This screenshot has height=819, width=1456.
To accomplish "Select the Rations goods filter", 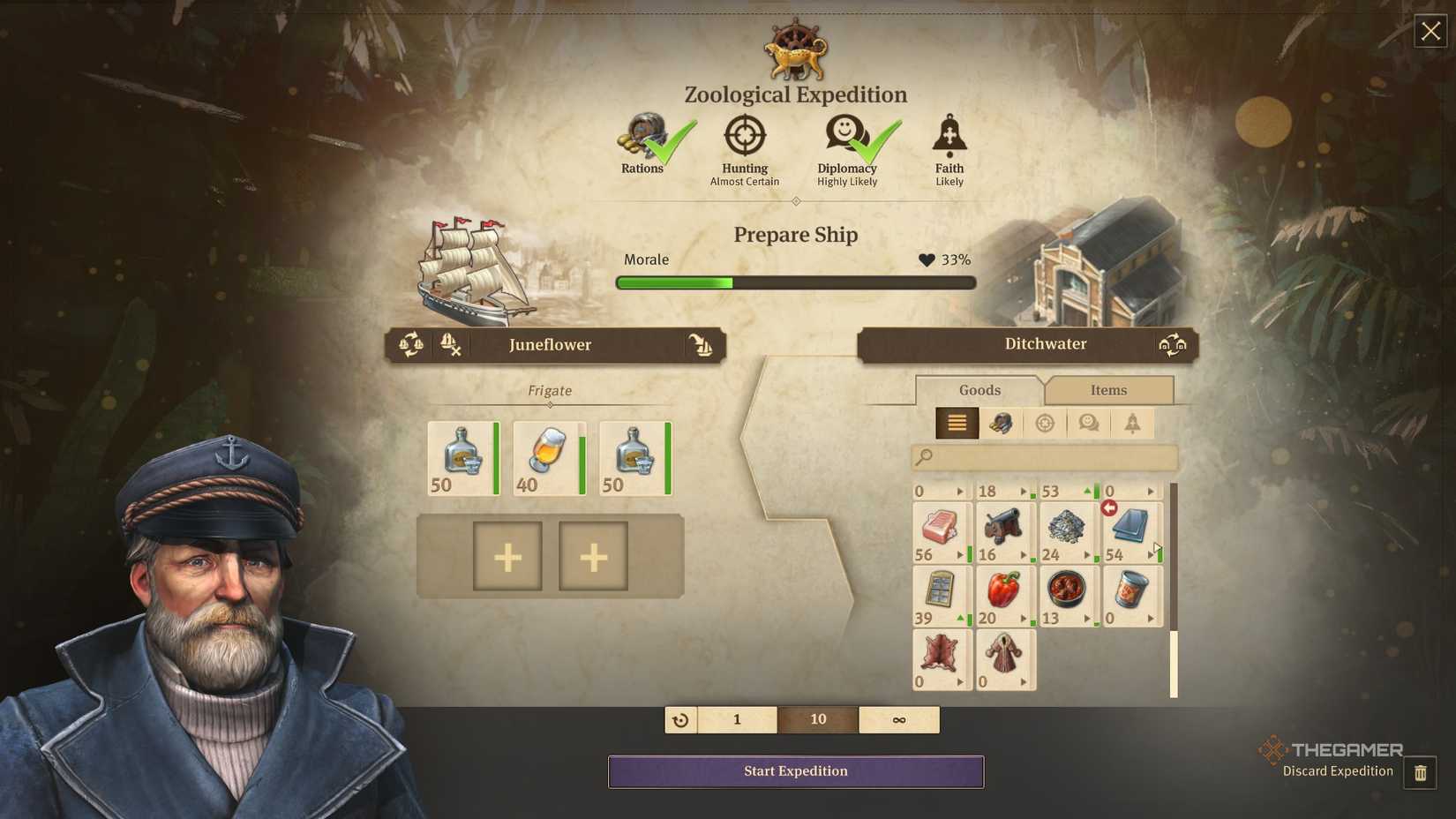I will pyautogui.click(x=1001, y=423).
